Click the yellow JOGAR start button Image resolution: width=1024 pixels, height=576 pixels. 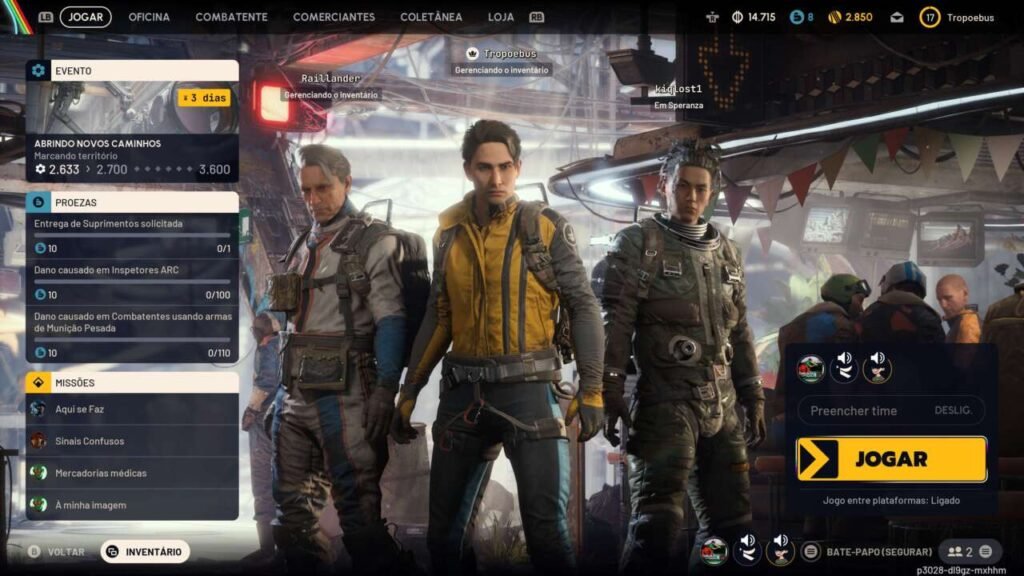pos(891,459)
